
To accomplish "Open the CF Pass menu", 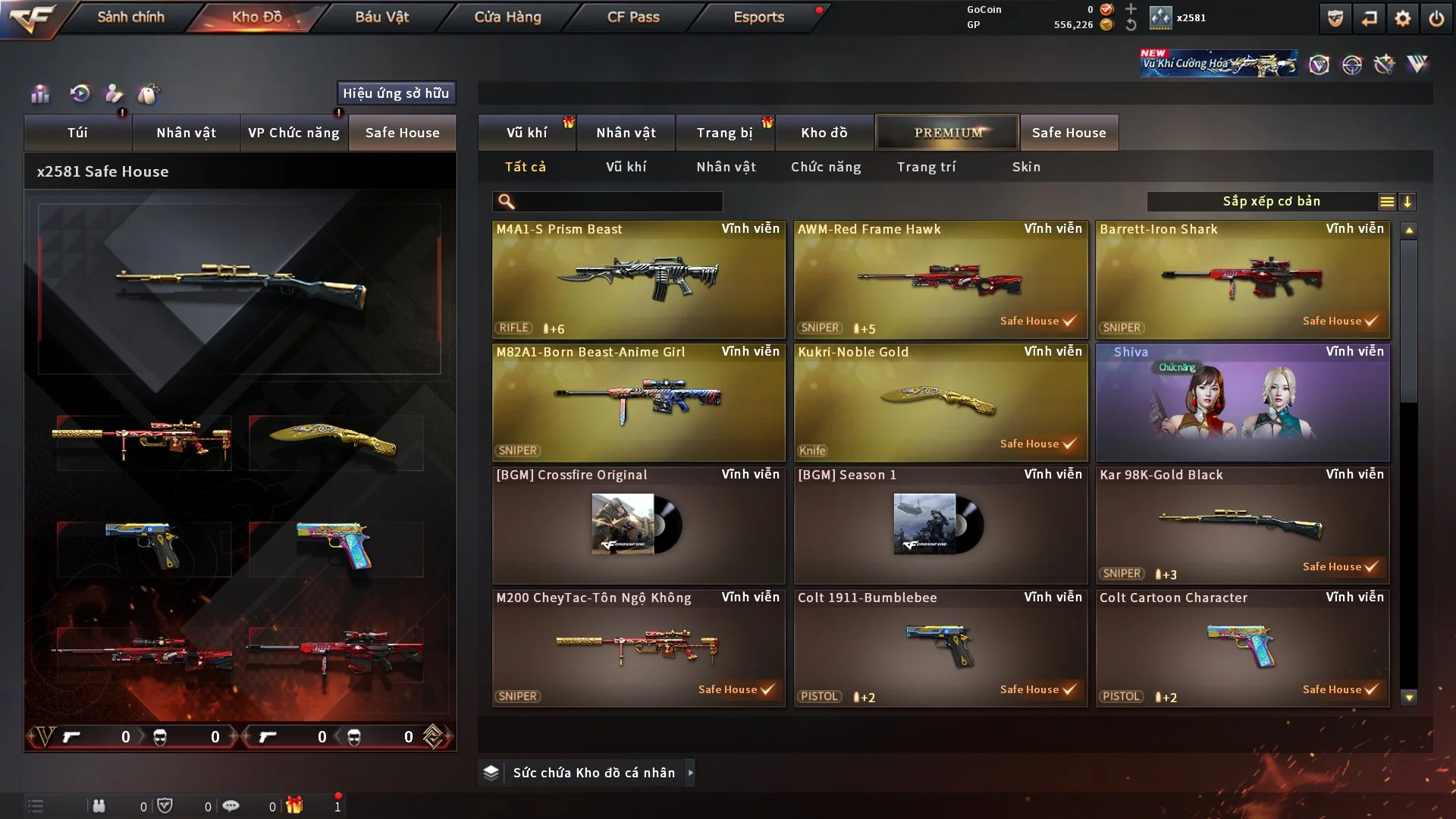I will pyautogui.click(x=633, y=17).
